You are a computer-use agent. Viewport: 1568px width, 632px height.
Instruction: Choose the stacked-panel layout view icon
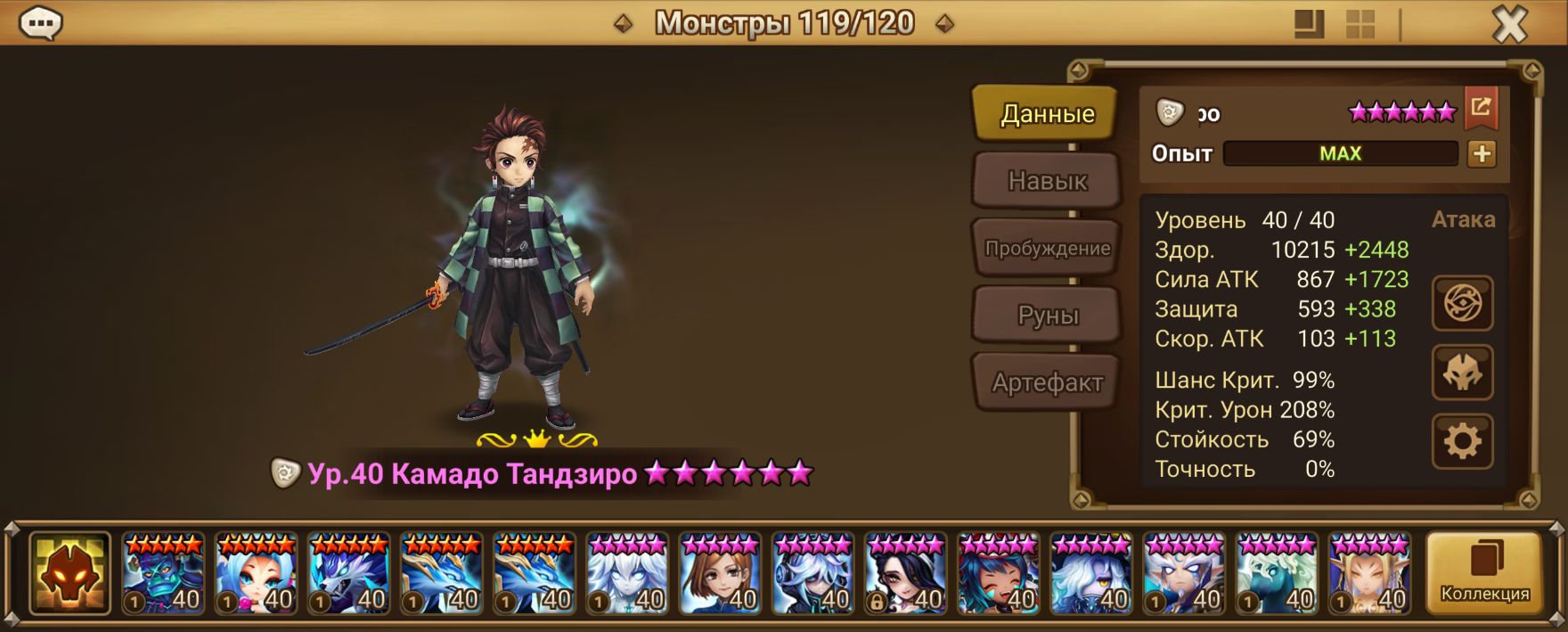[x=1309, y=25]
